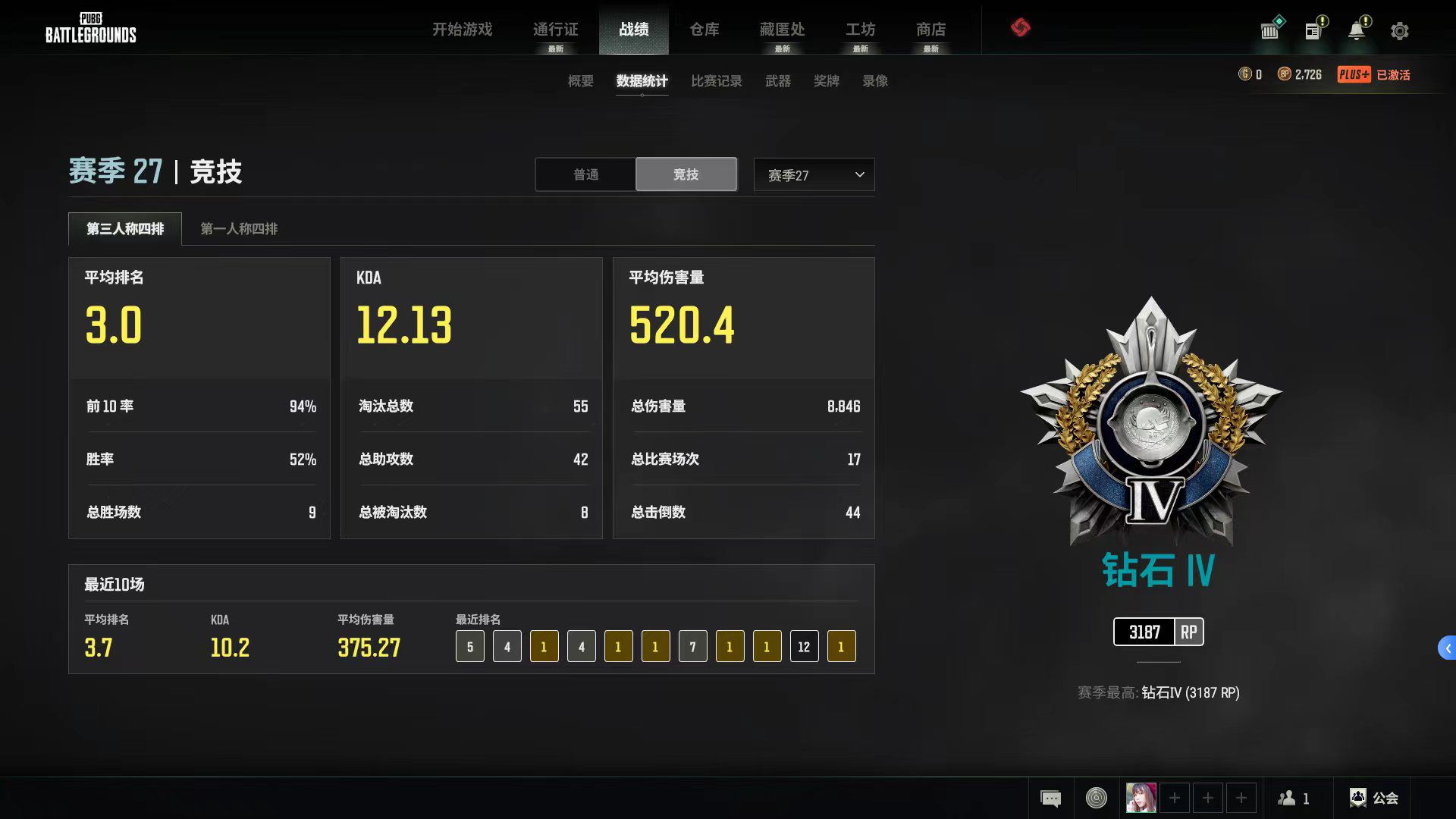The height and width of the screenshot is (819, 1456).
Task: Open the chat message icon in bottom bar
Action: coord(1051,798)
